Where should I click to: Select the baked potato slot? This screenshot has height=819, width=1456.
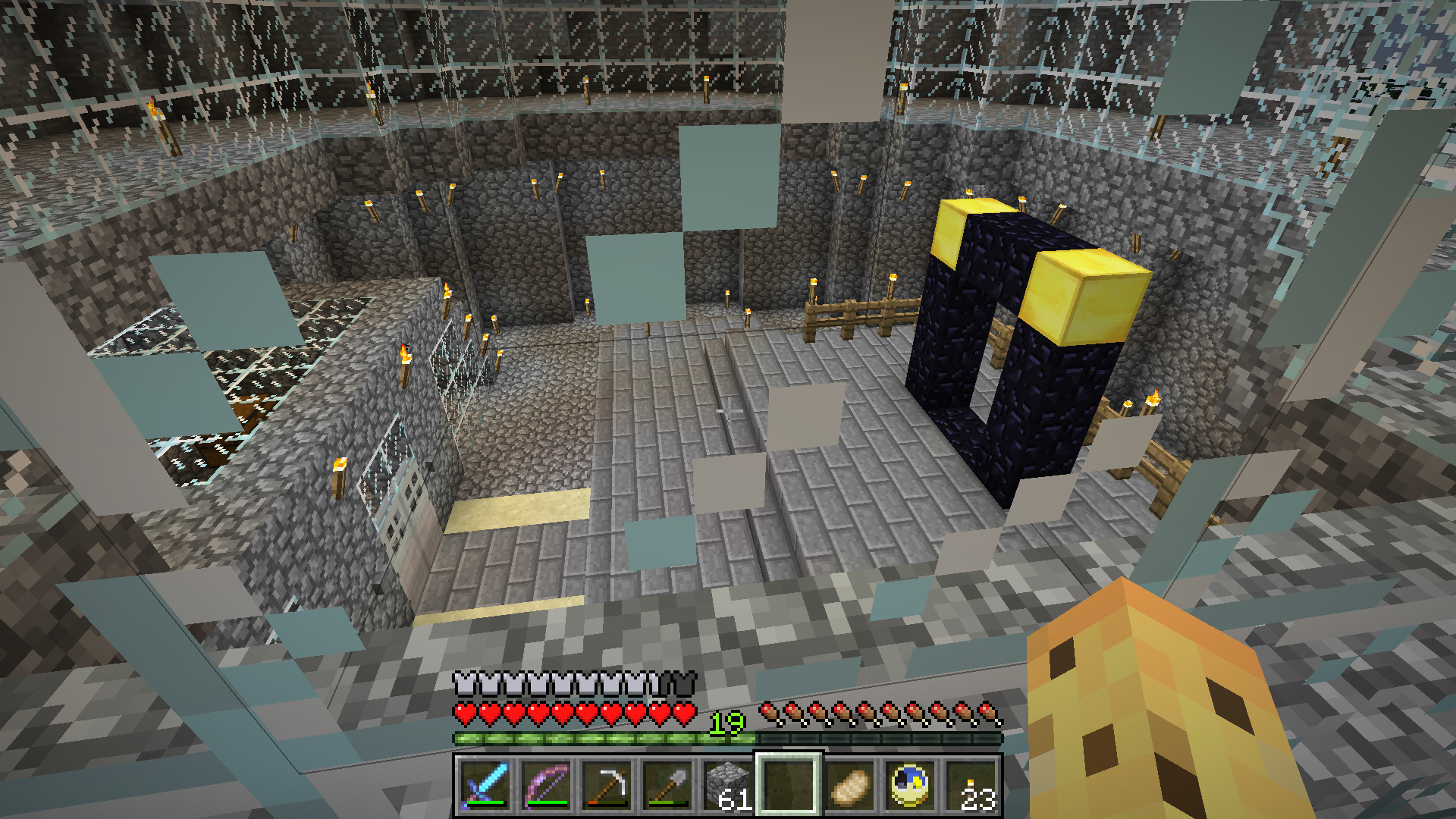click(x=849, y=786)
